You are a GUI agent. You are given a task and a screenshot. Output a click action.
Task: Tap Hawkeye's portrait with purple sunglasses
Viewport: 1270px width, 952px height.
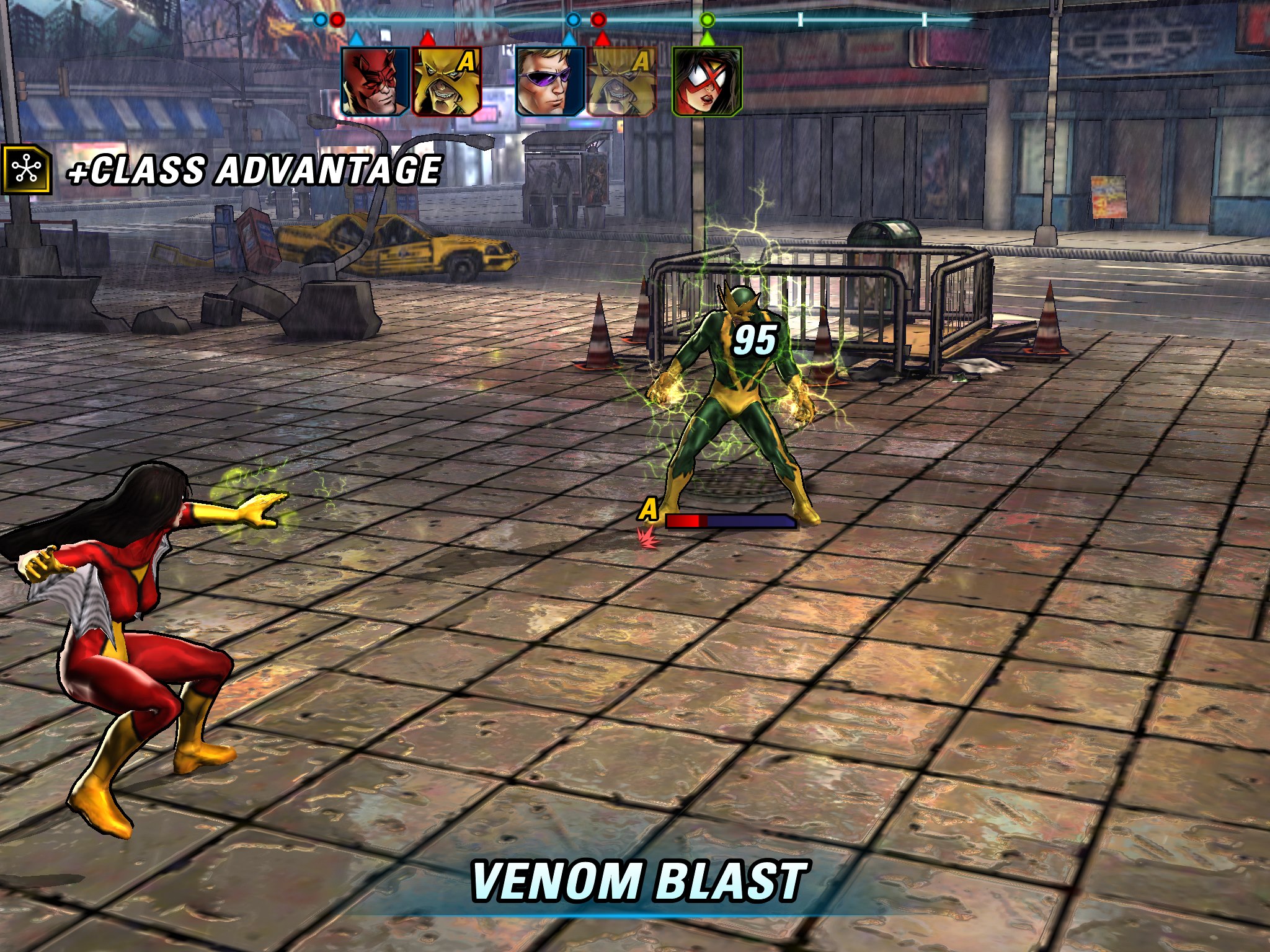point(550,82)
